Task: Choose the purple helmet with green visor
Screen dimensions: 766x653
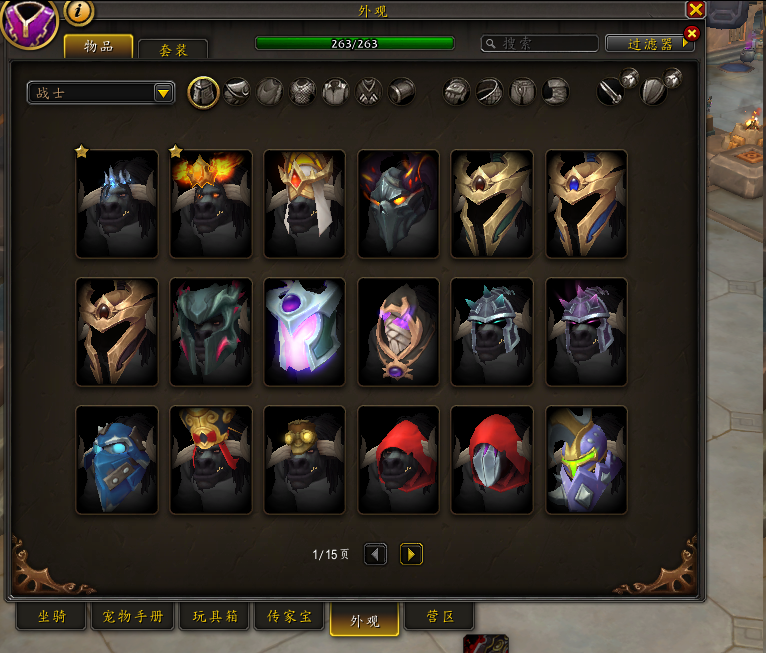Action: click(586, 460)
